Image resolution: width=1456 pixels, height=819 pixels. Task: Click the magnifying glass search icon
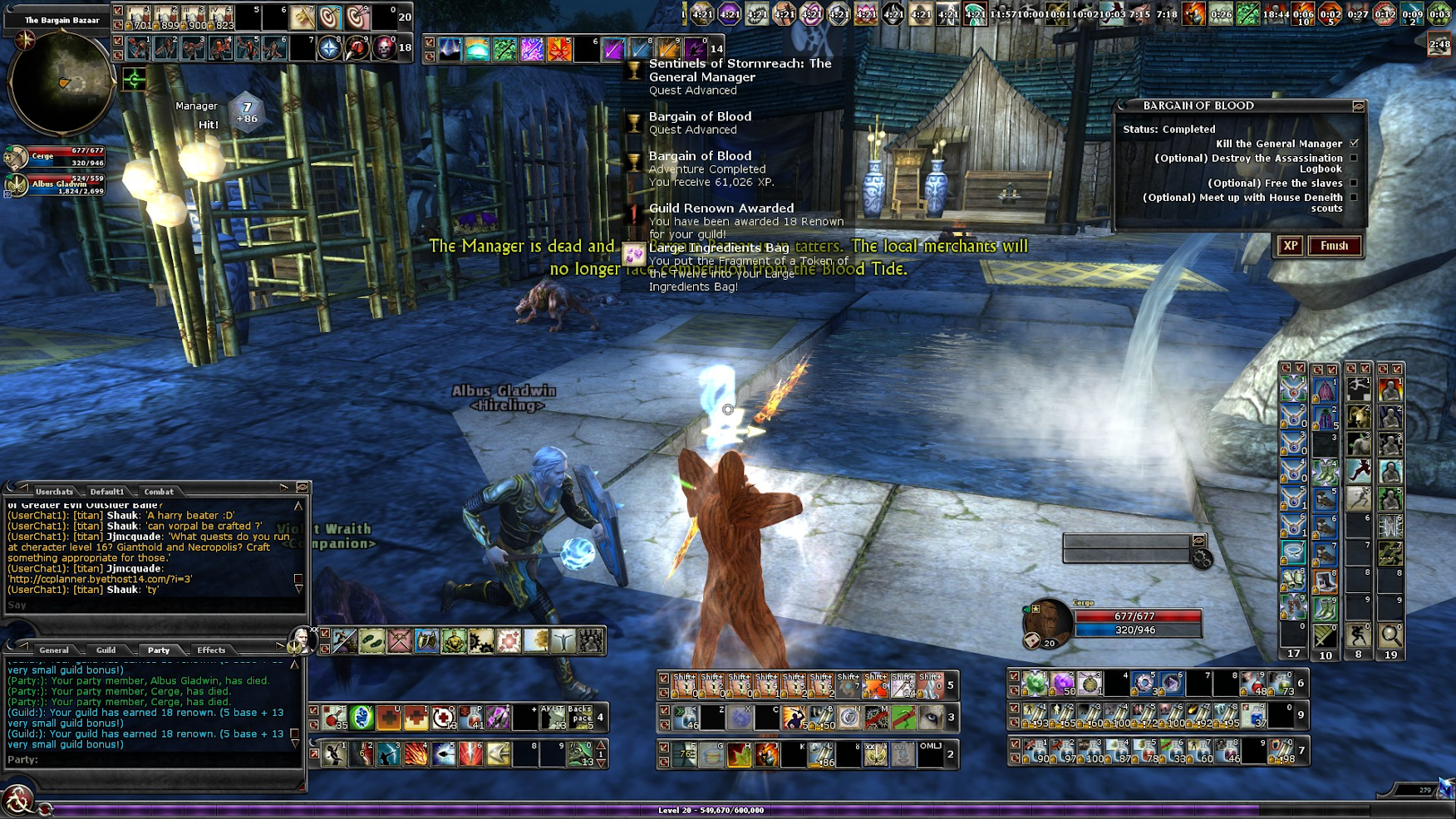(x=1390, y=635)
